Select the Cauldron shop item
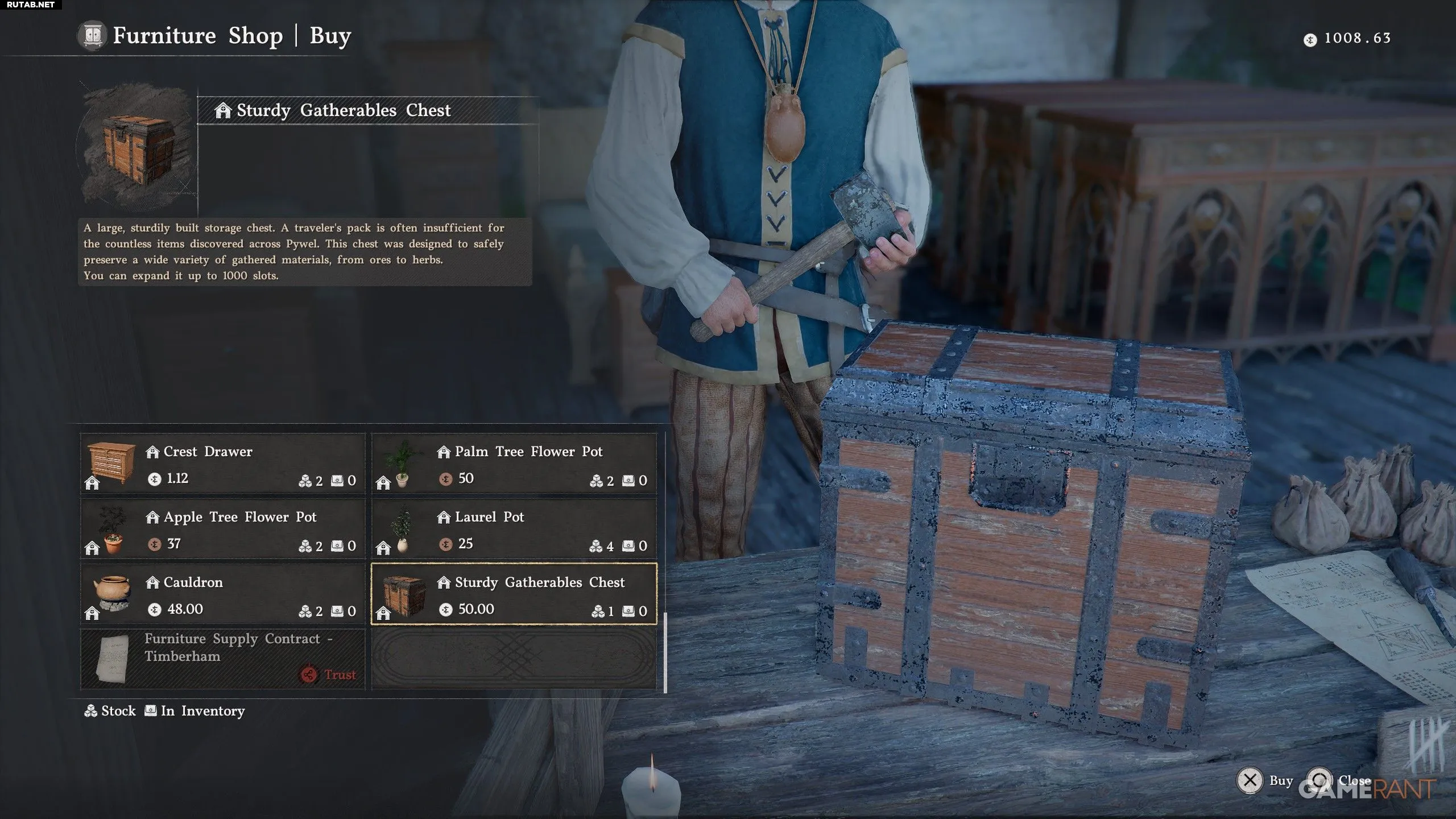The height and width of the screenshot is (819, 1456). [x=223, y=594]
